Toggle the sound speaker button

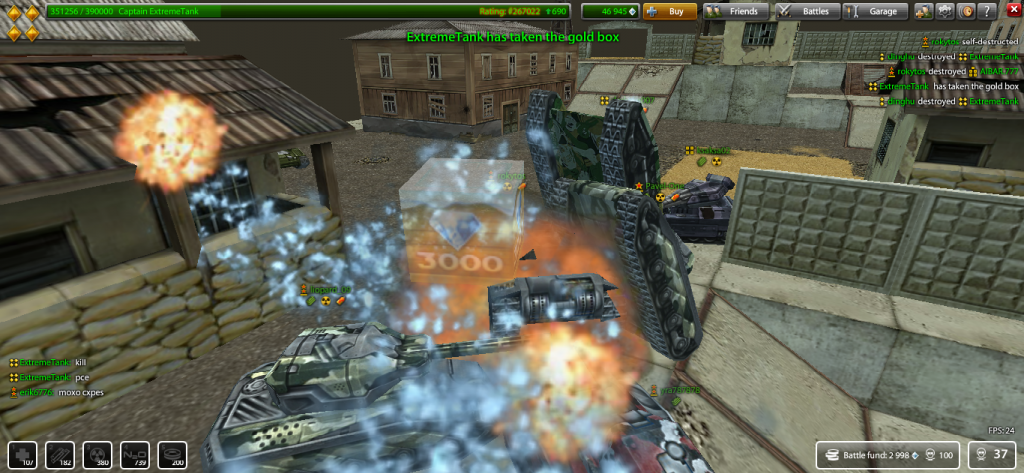click(967, 12)
